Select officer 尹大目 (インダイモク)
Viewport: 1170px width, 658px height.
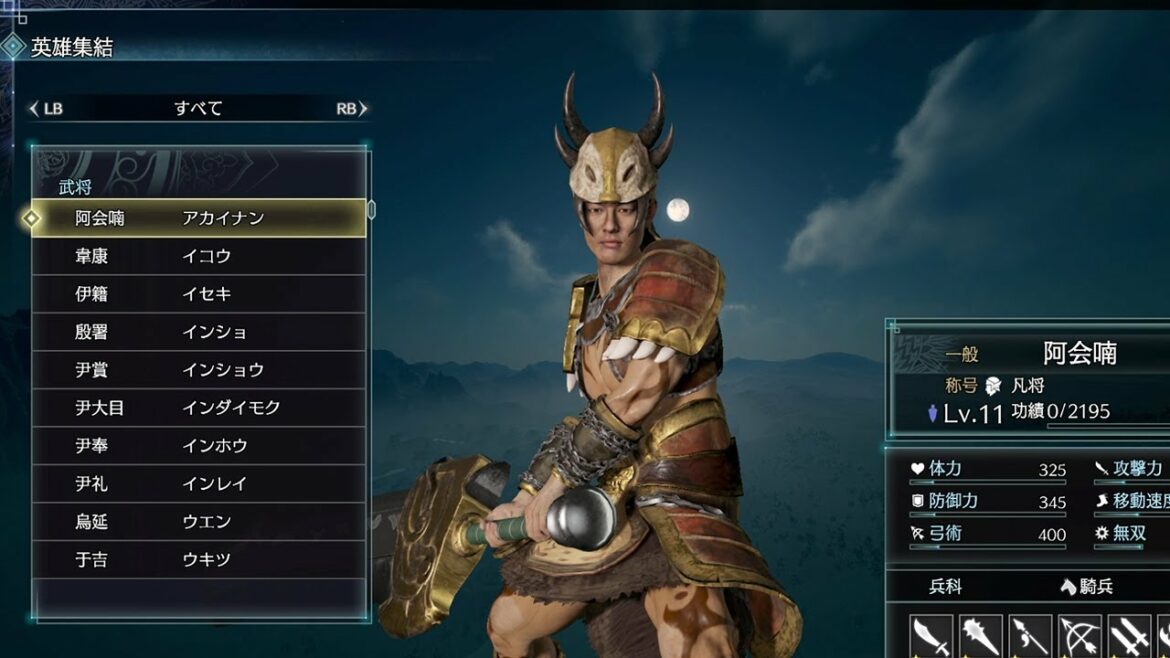tap(198, 408)
